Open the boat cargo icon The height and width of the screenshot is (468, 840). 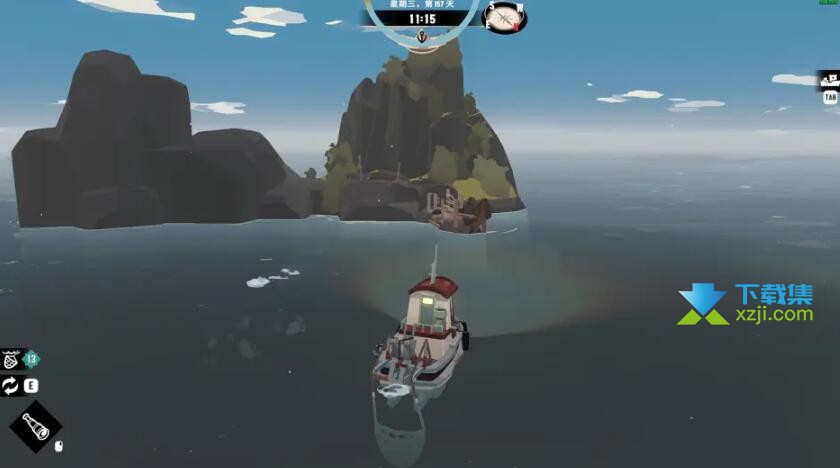coord(829,79)
